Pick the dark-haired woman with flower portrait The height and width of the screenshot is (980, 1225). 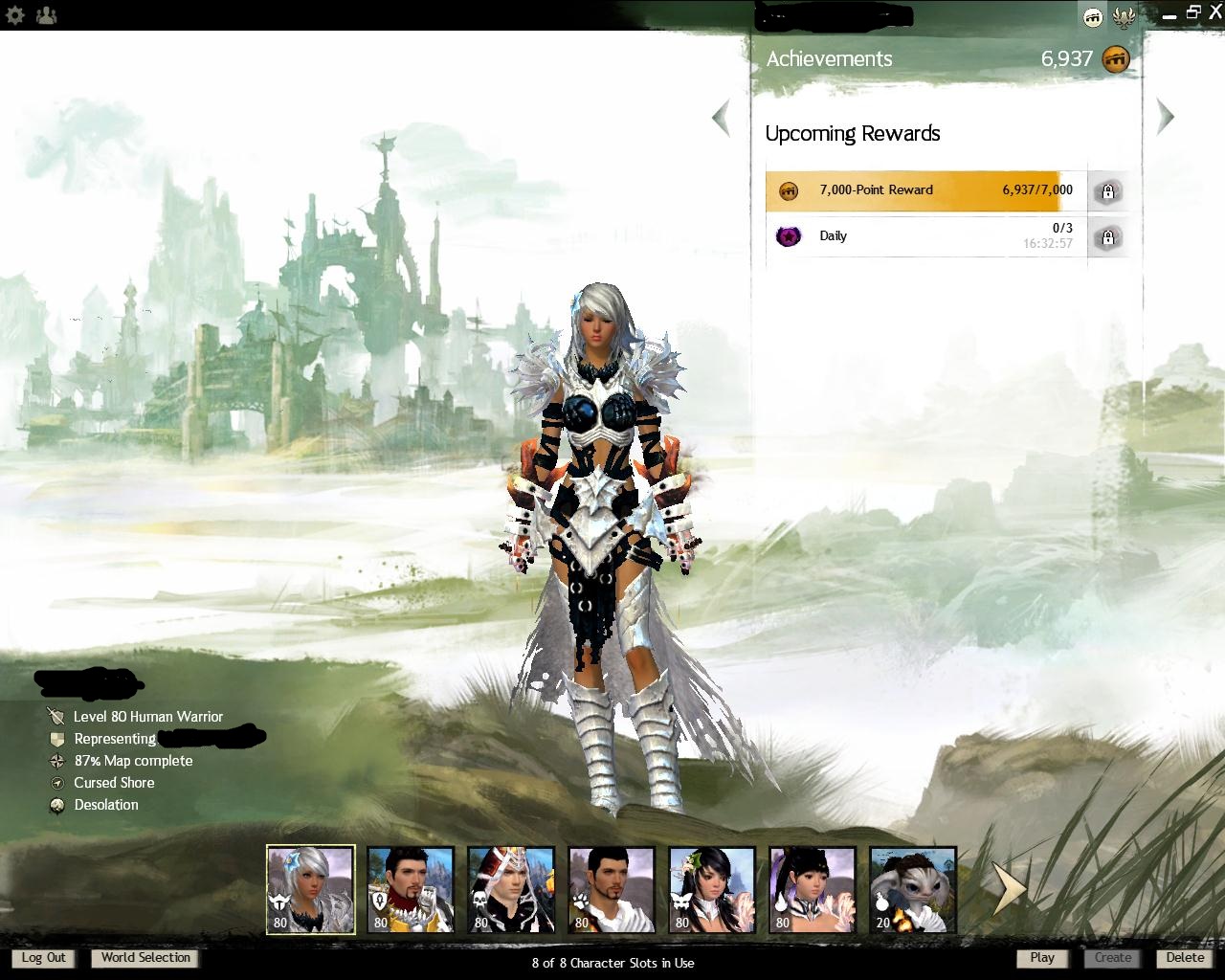tap(711, 889)
